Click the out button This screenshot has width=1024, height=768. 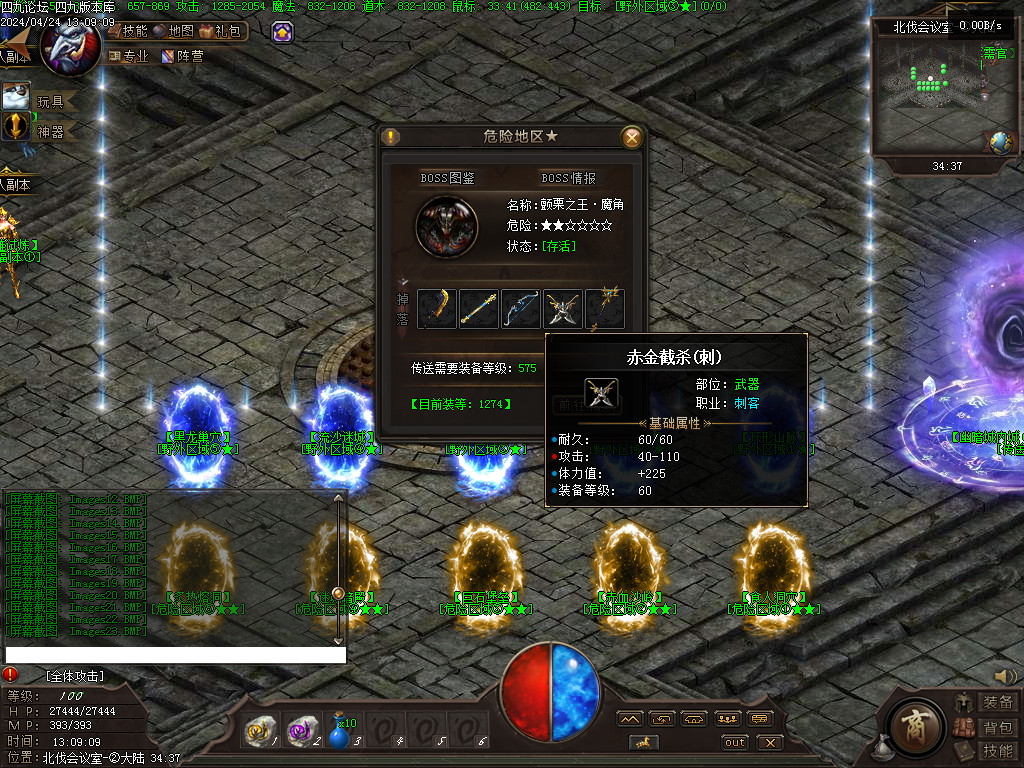[x=735, y=742]
